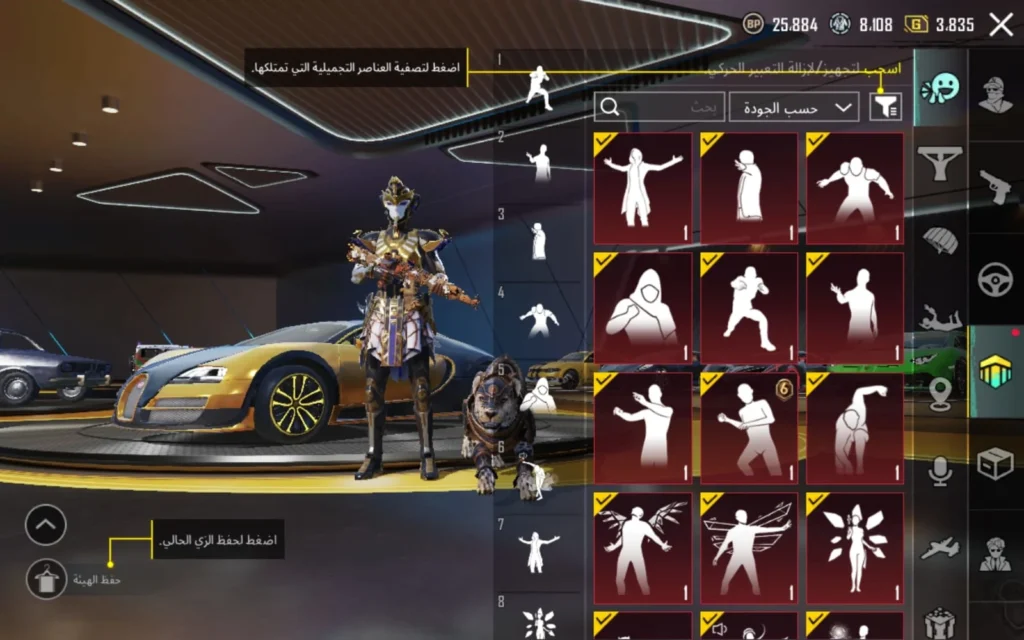Open the lying-down pose category
This screenshot has height=640, width=1024.
(x=940, y=320)
